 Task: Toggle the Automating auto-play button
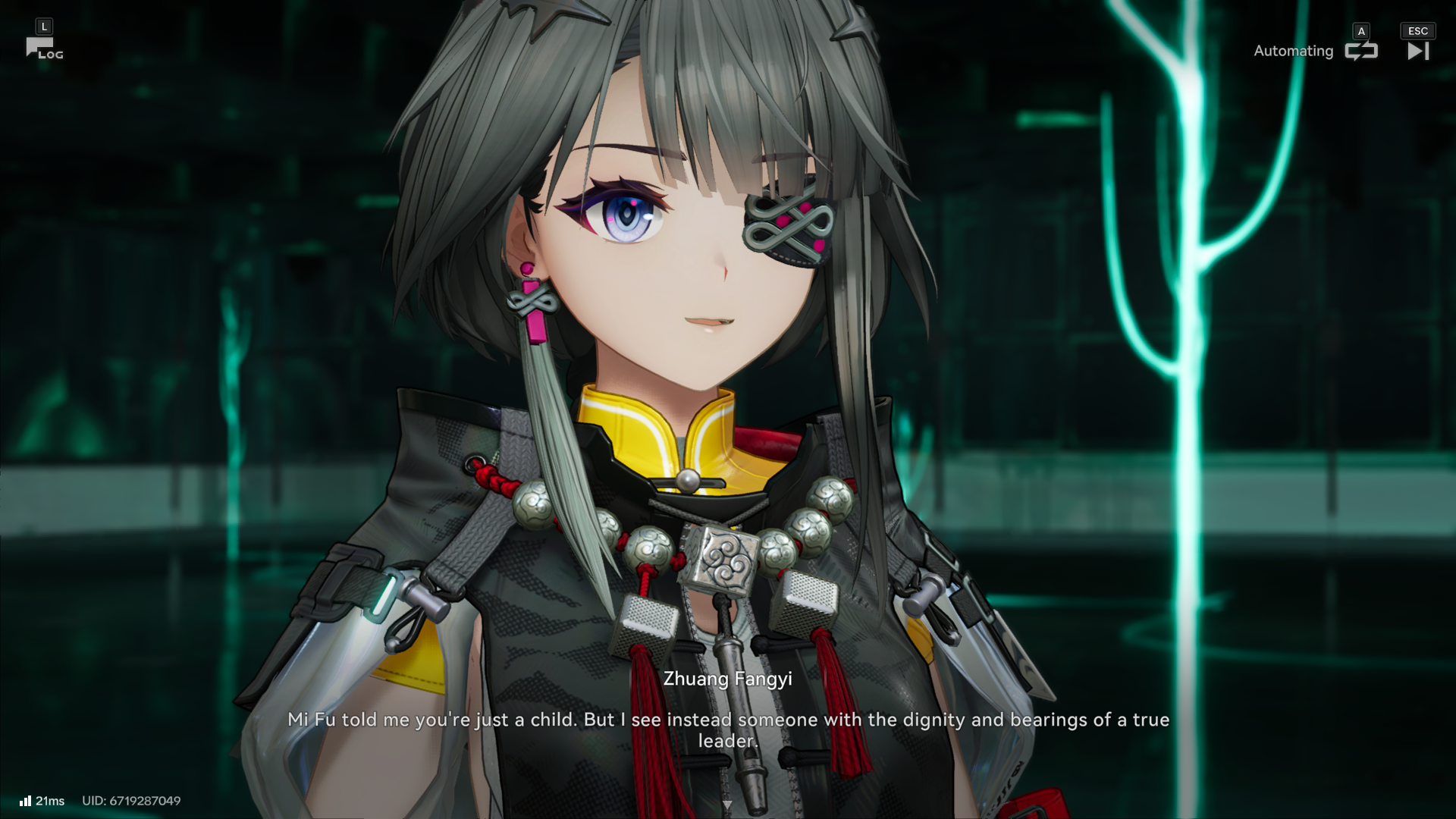tap(1360, 51)
